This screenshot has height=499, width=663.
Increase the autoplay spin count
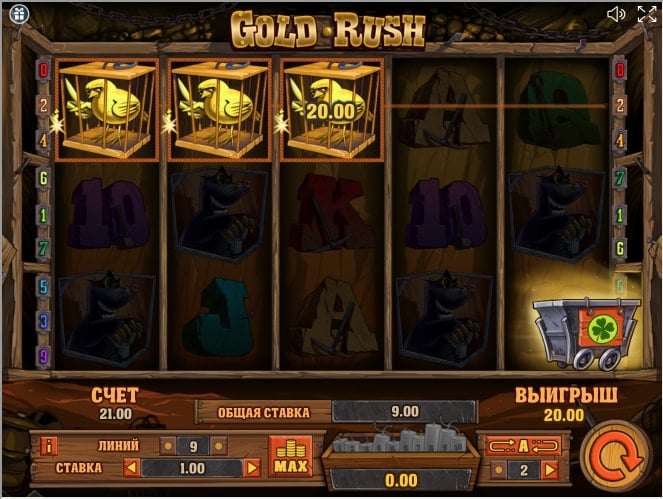pyautogui.click(x=549, y=469)
